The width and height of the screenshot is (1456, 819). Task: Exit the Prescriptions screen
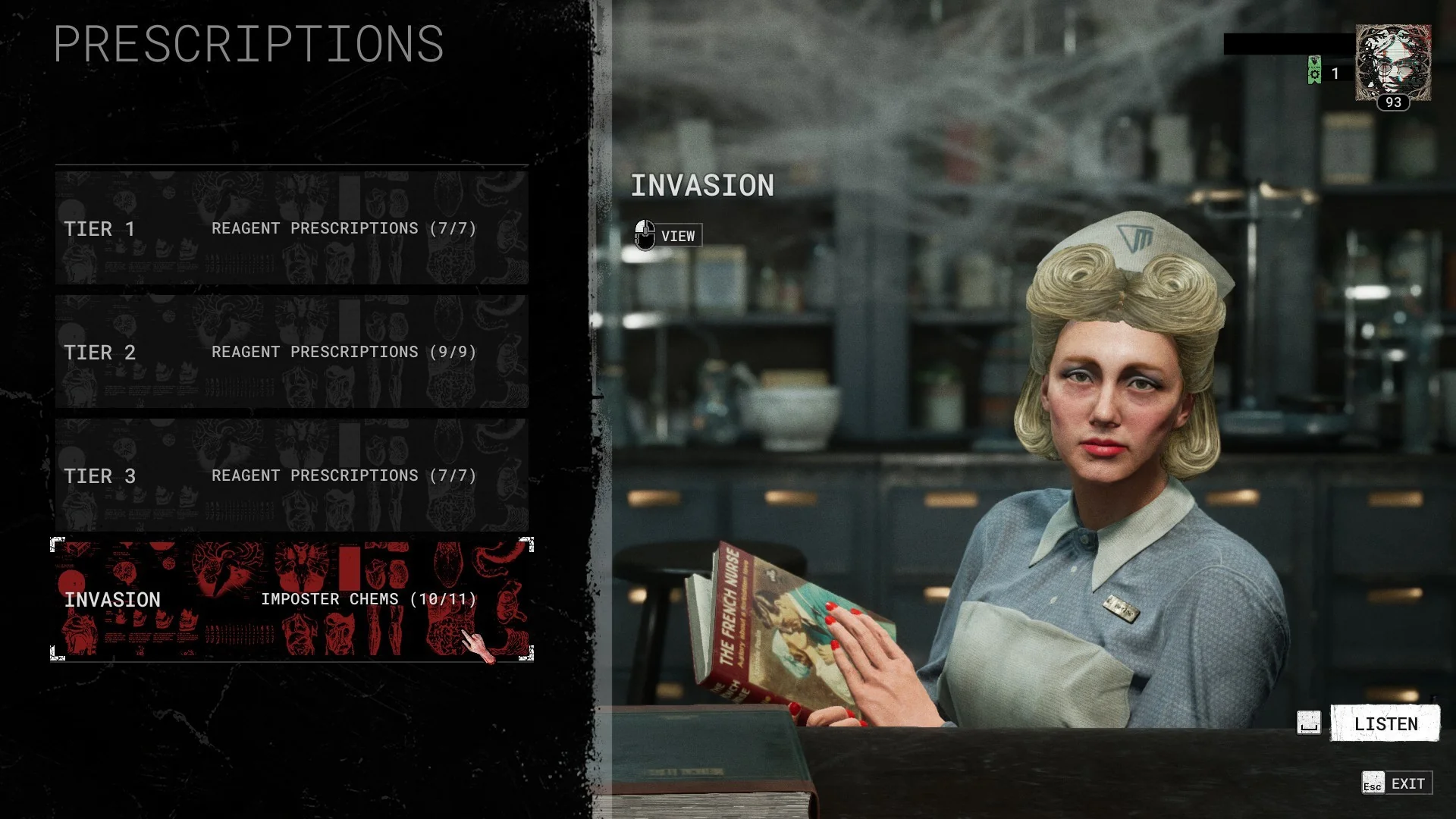point(1397,783)
